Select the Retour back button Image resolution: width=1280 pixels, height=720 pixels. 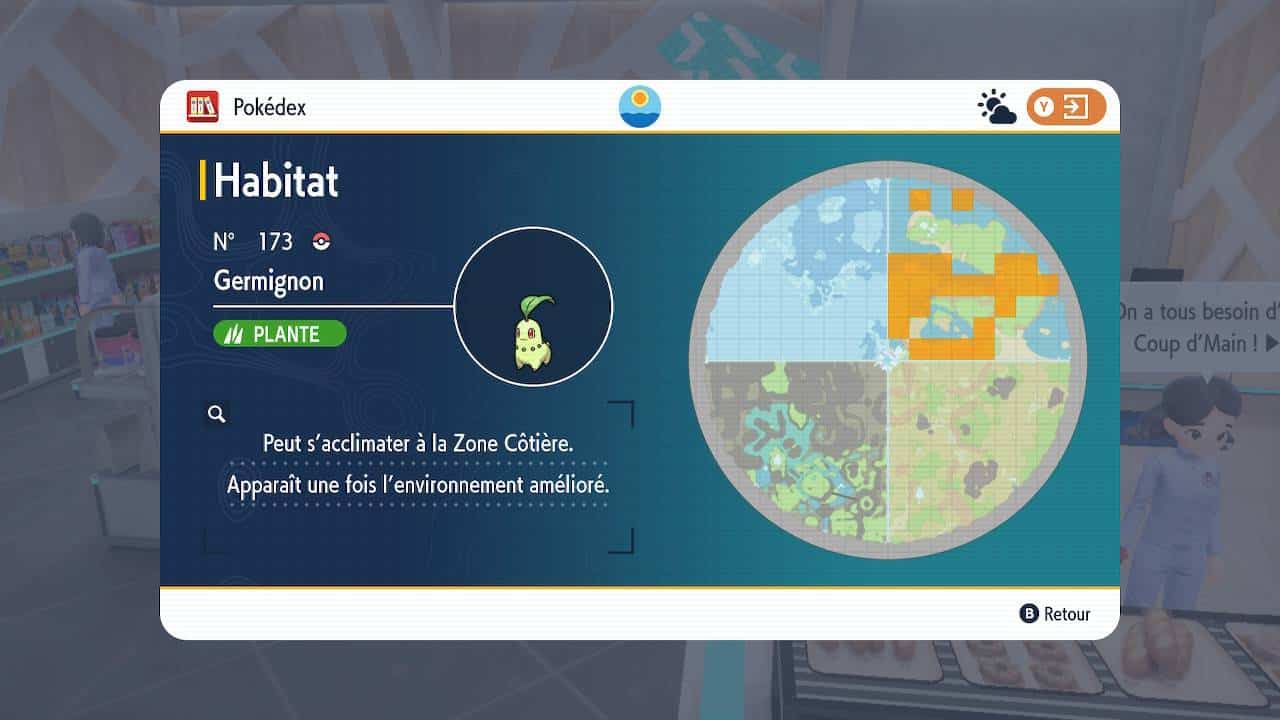(1055, 614)
